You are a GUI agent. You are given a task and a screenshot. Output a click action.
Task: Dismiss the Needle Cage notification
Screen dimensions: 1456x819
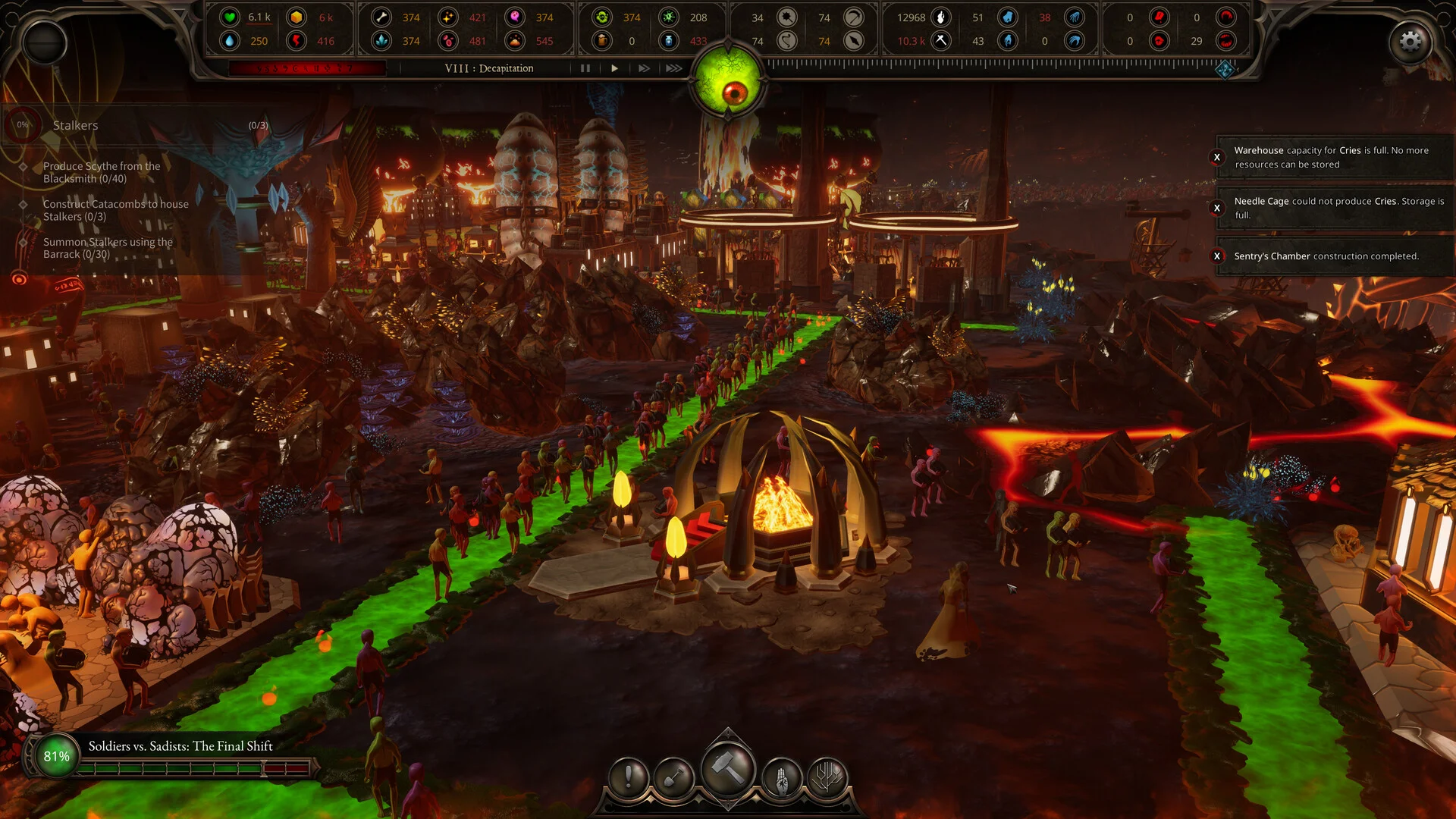point(1217,208)
